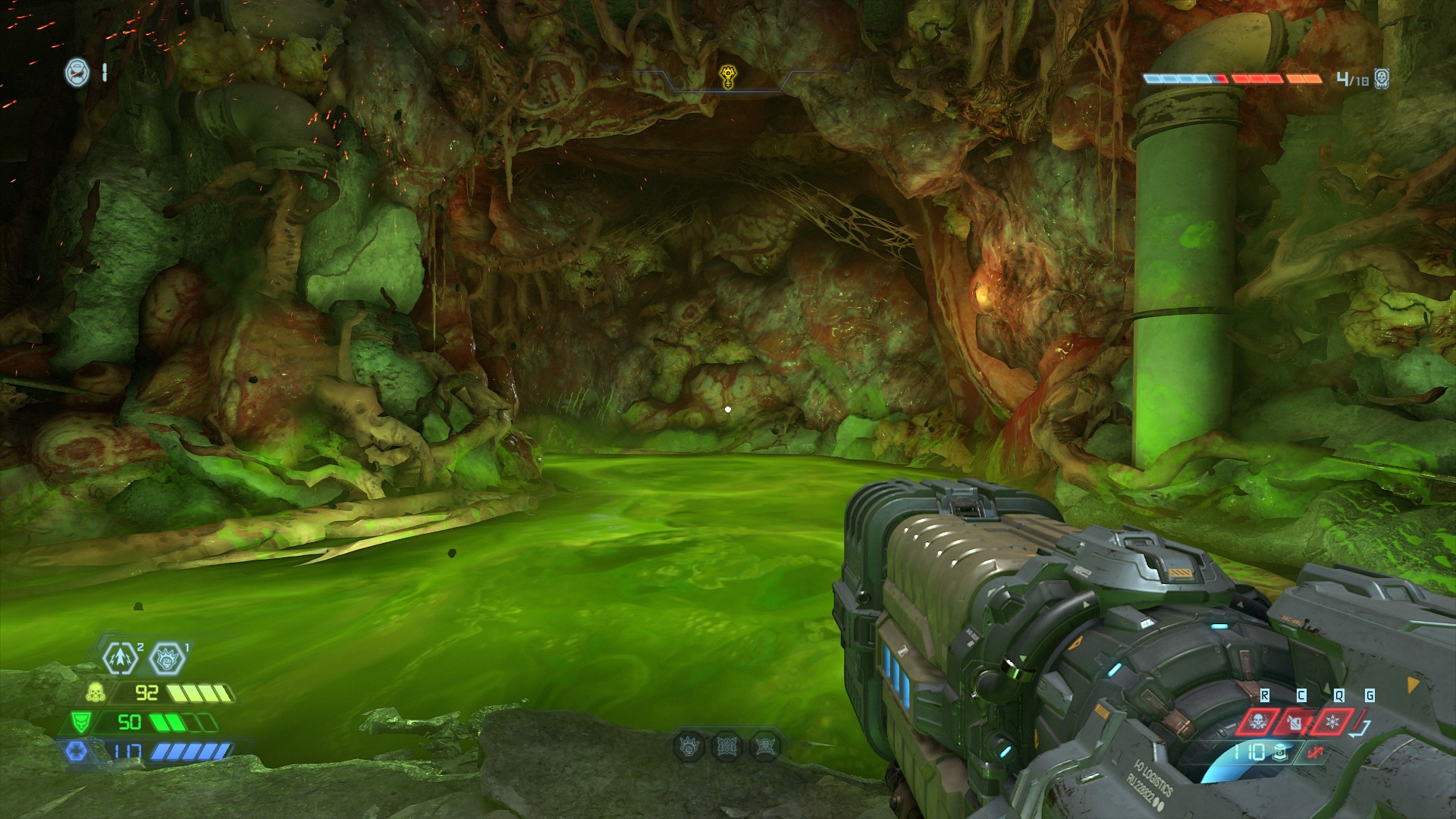Viewport: 1456px width, 819px height.
Task: Click the skull demon counter icon
Action: pyautogui.click(x=1381, y=78)
